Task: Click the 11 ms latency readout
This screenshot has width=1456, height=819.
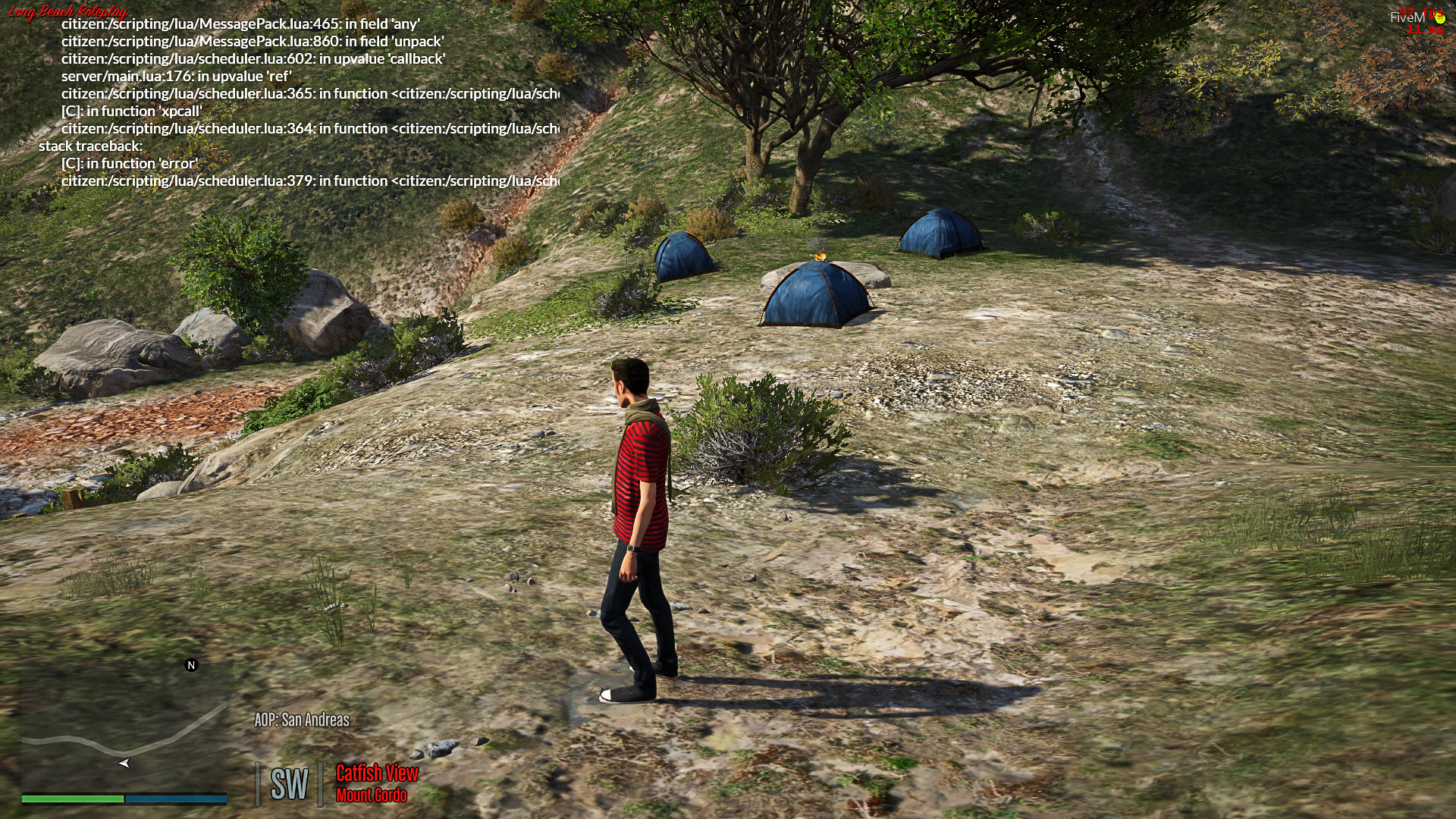Action: (1425, 30)
